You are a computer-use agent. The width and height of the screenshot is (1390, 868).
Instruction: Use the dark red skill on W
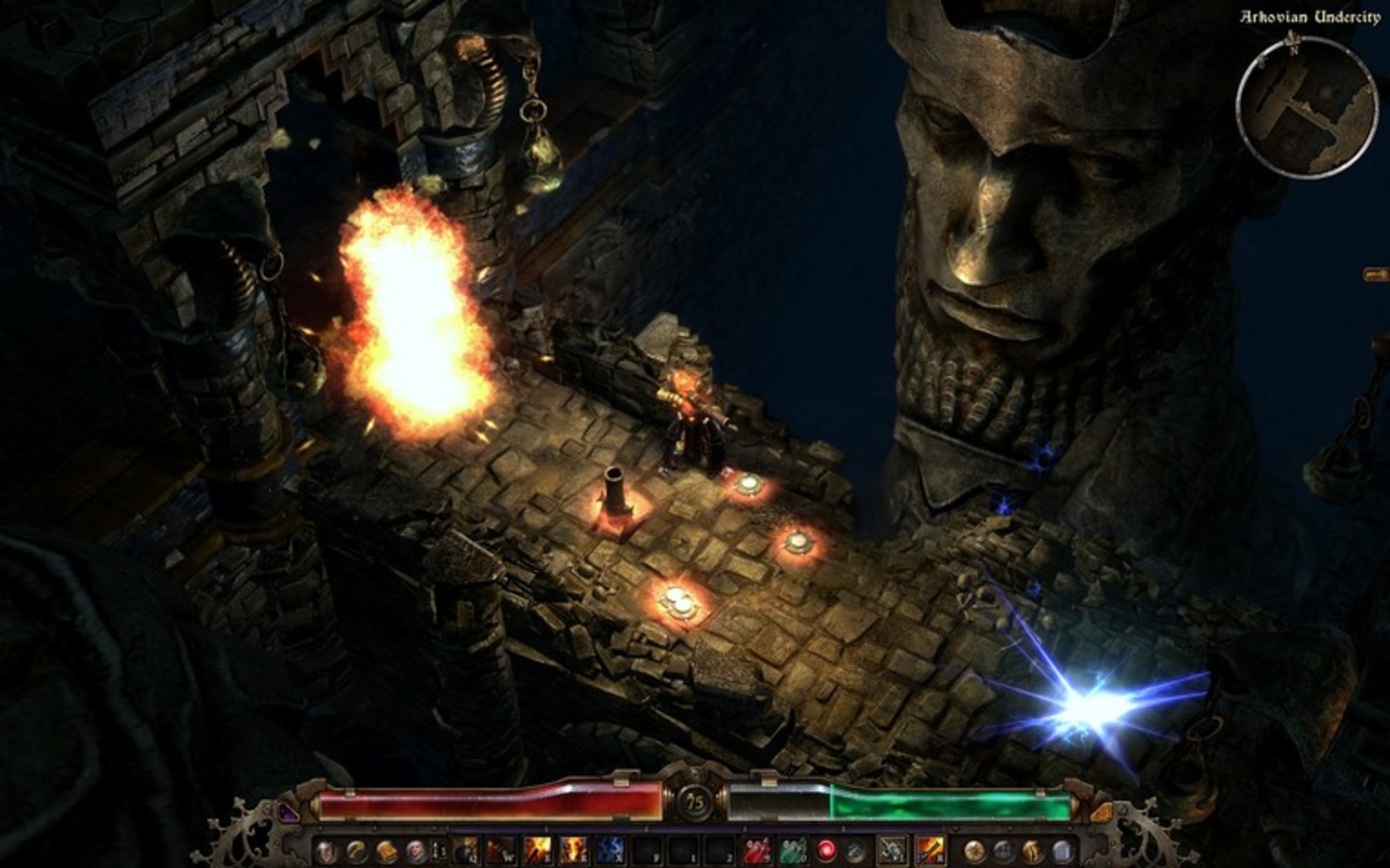click(x=501, y=850)
